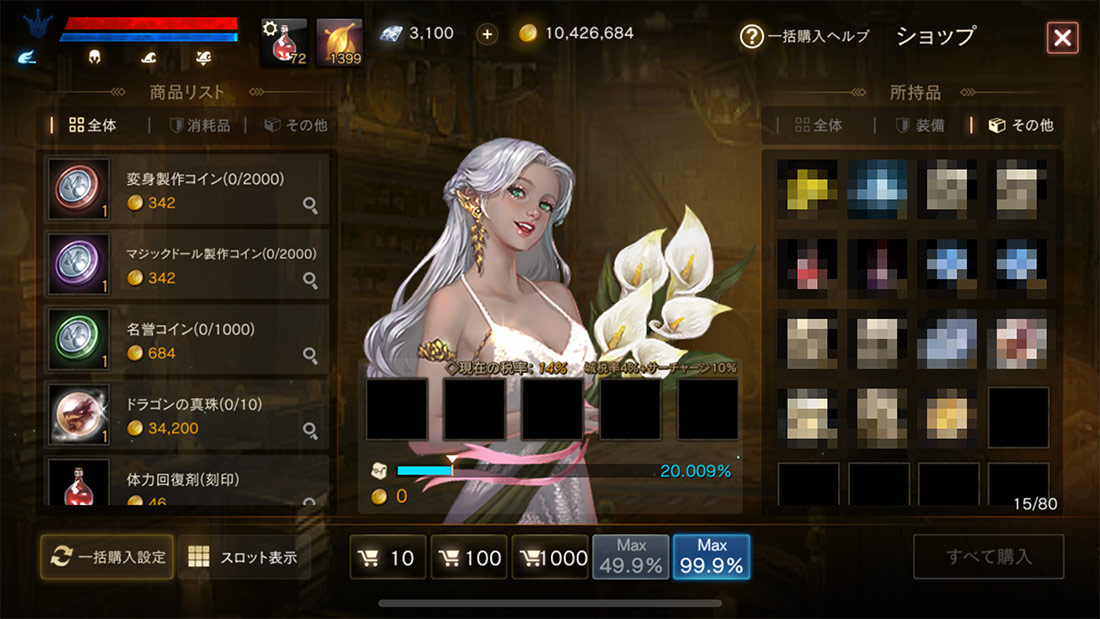
Task: Select the その他 tab in the product list
Action: (296, 126)
